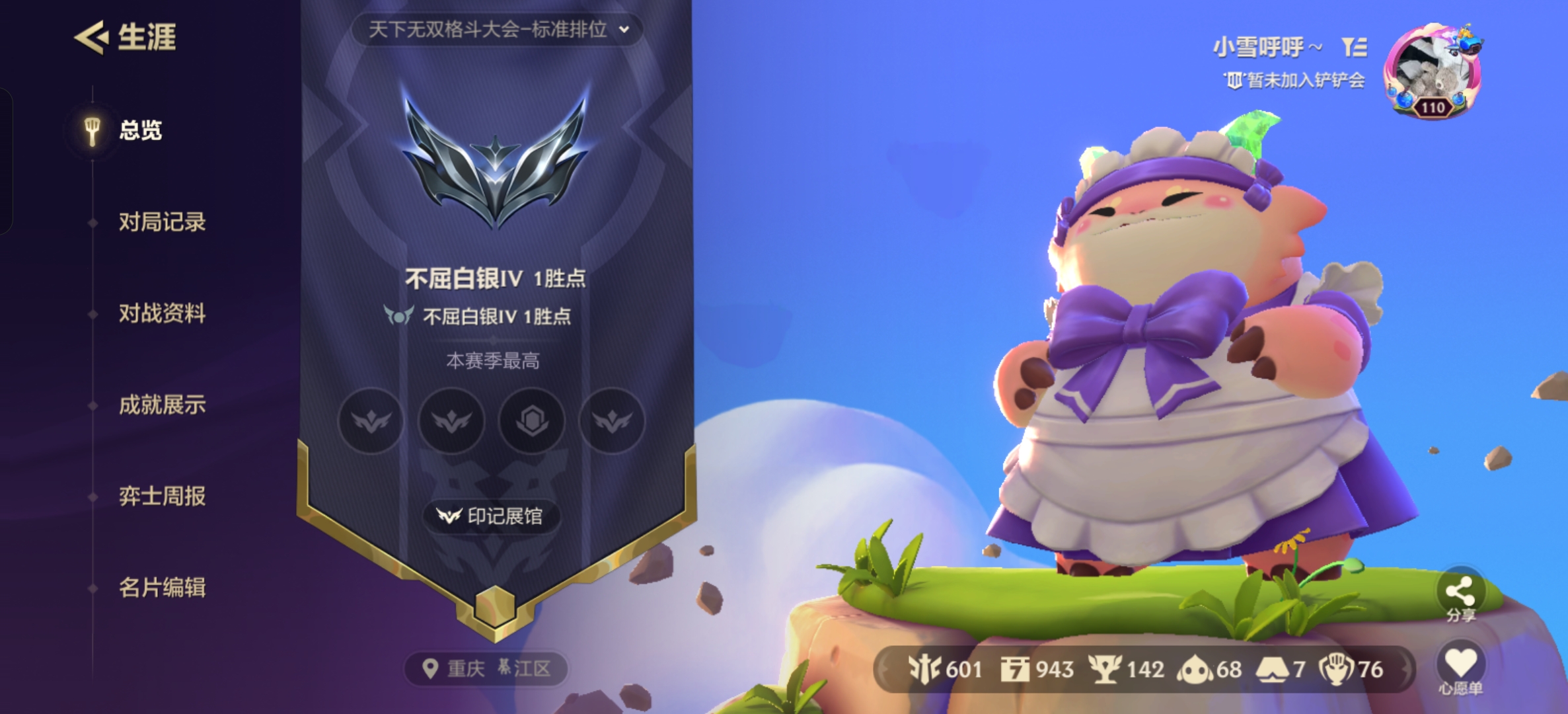Select the hexagon season badge icon
1568x714 pixels.
tap(532, 420)
